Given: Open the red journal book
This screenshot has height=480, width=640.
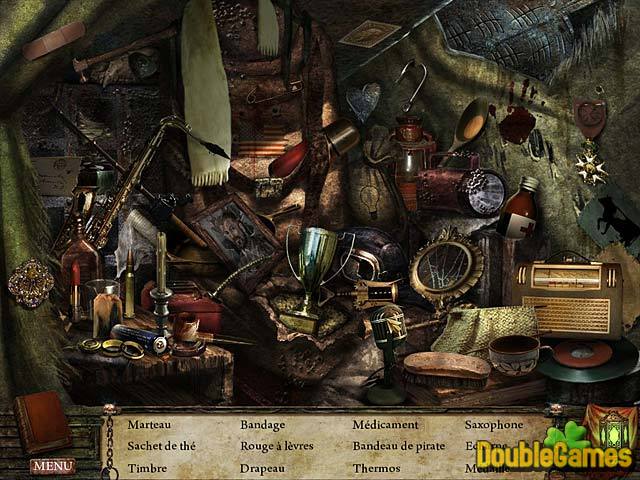Looking at the screenshot, I should point(42,421).
